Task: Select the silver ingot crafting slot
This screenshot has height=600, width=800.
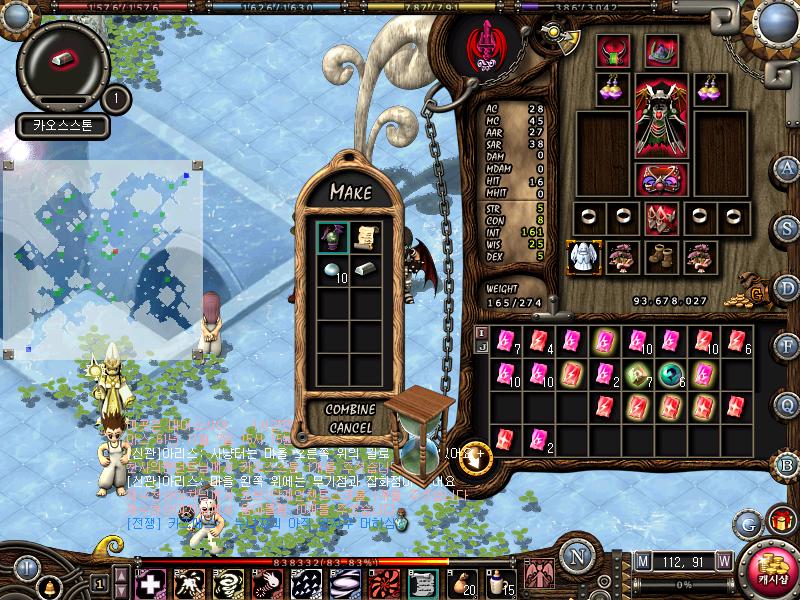Action: 366,272
